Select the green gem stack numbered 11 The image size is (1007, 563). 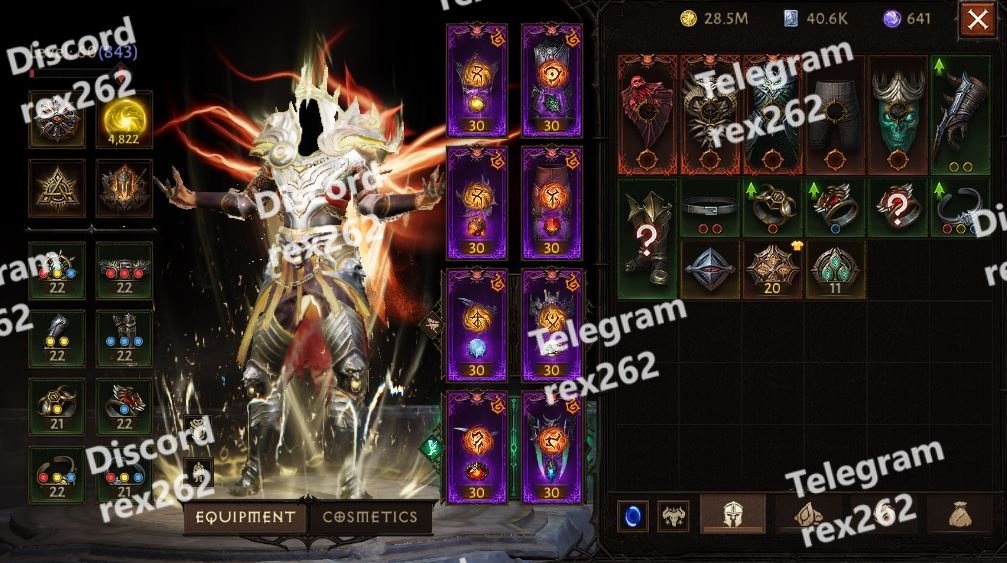click(835, 269)
